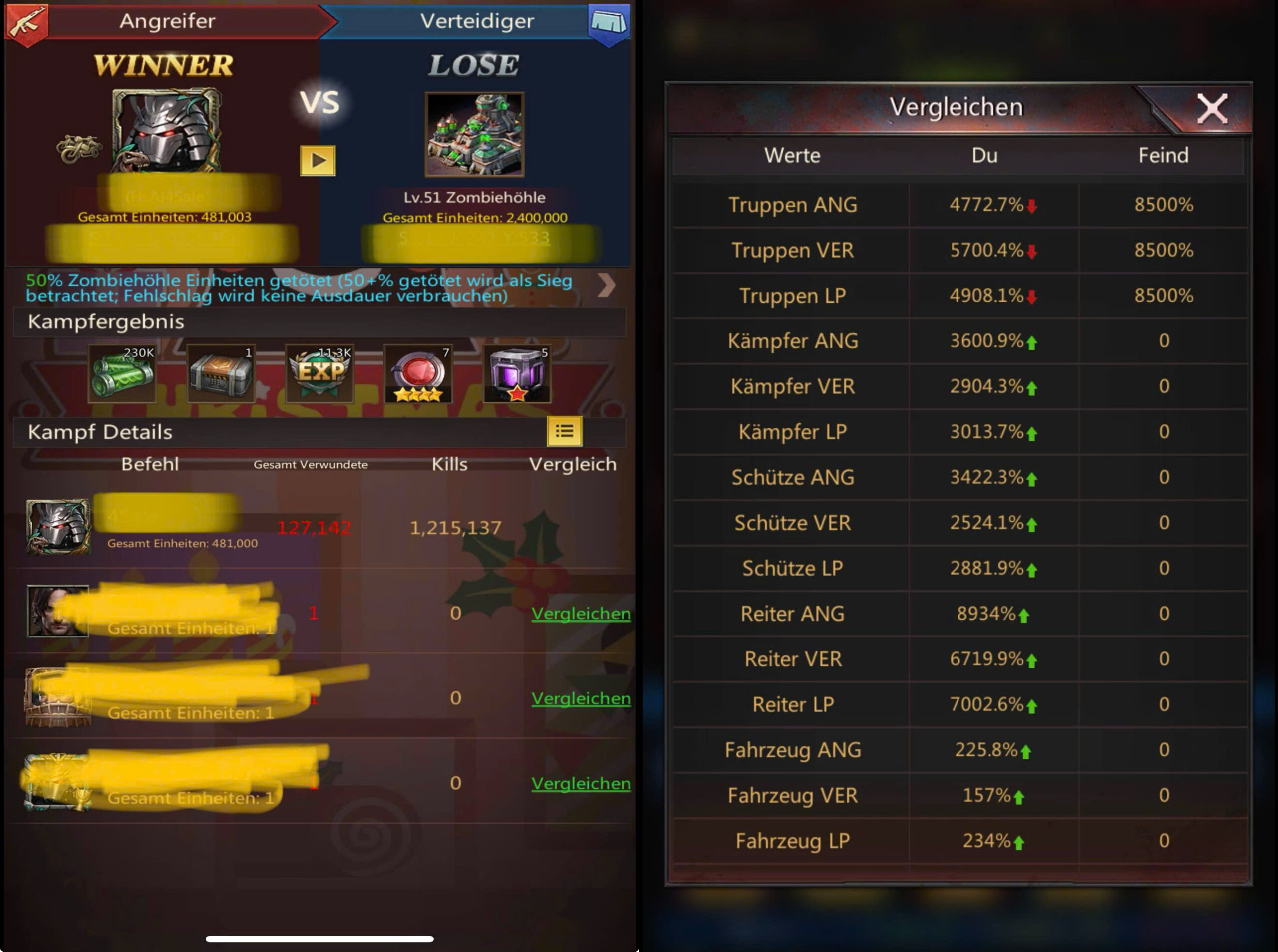Select the Fahrzeug LP comparison row
The width and height of the screenshot is (1278, 952).
959,841
